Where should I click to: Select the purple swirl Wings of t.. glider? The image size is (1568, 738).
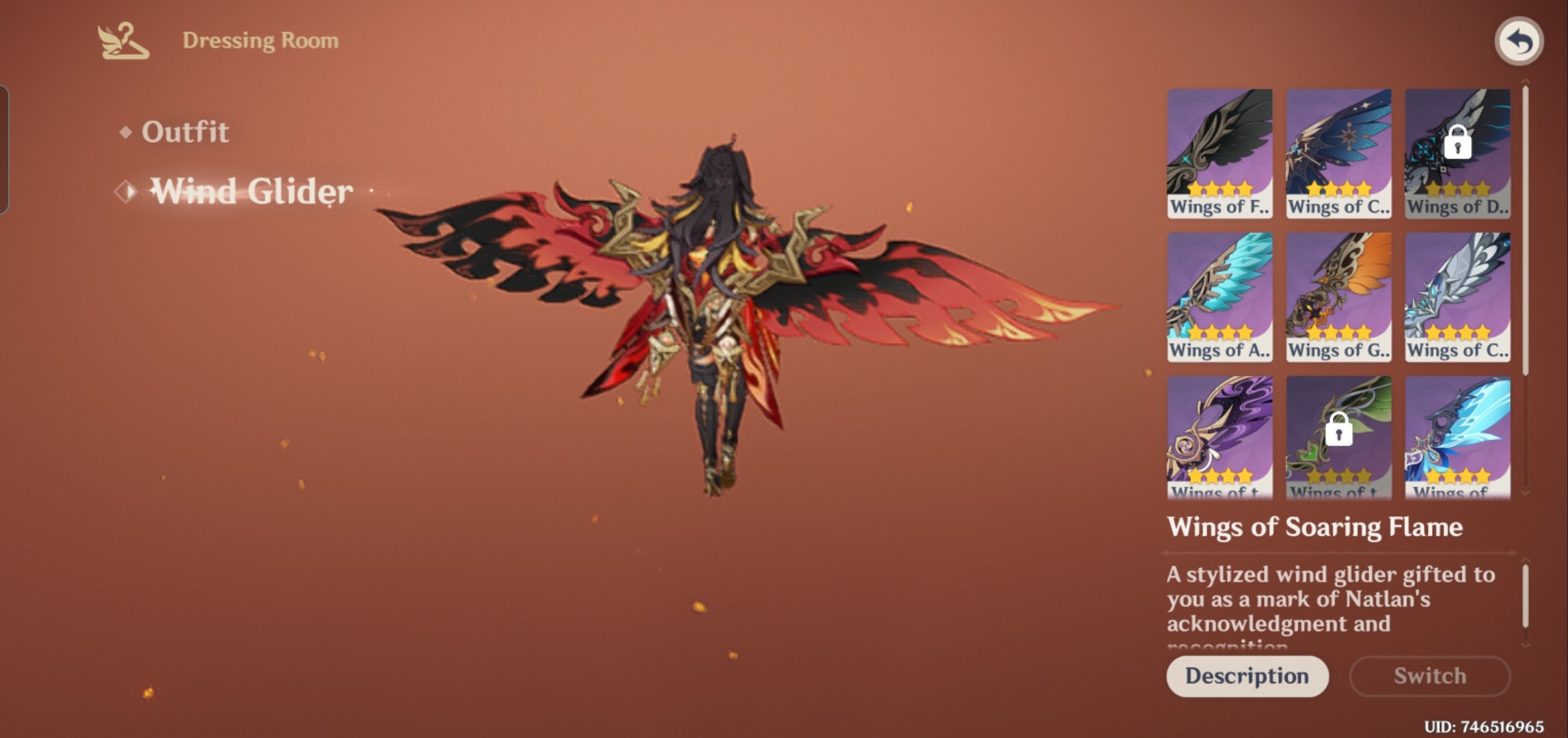(x=1220, y=434)
